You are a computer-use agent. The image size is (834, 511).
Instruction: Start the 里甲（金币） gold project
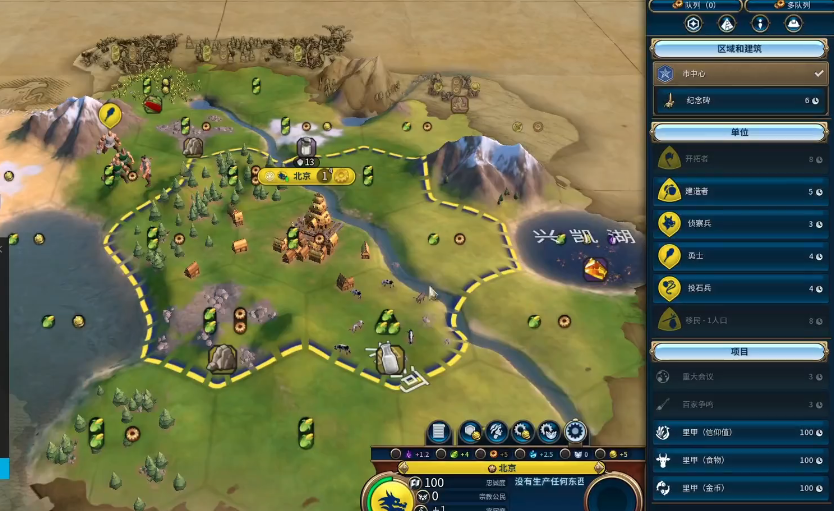(740, 488)
